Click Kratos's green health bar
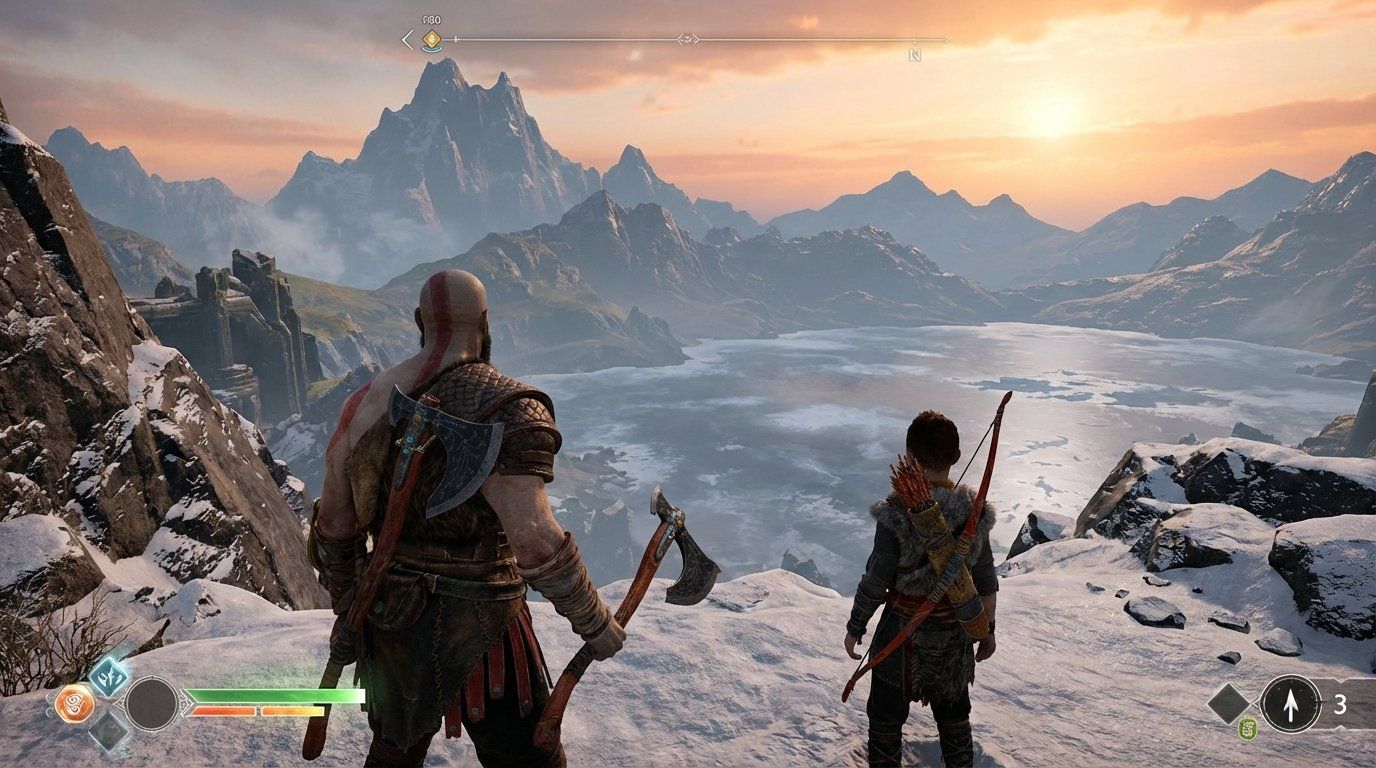Image resolution: width=1376 pixels, height=768 pixels. point(278,695)
